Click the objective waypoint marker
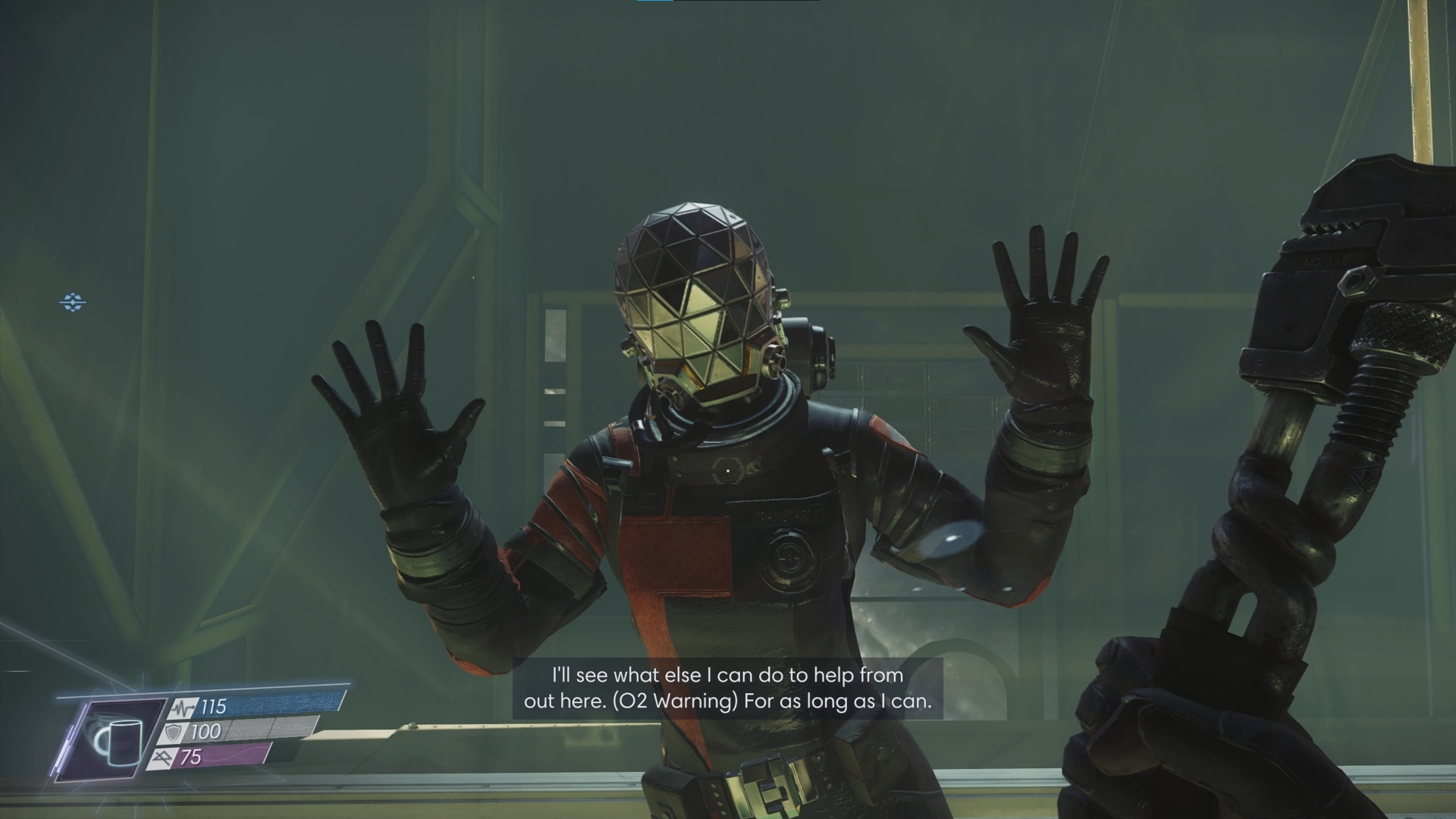This screenshot has height=819, width=1456. click(x=73, y=303)
